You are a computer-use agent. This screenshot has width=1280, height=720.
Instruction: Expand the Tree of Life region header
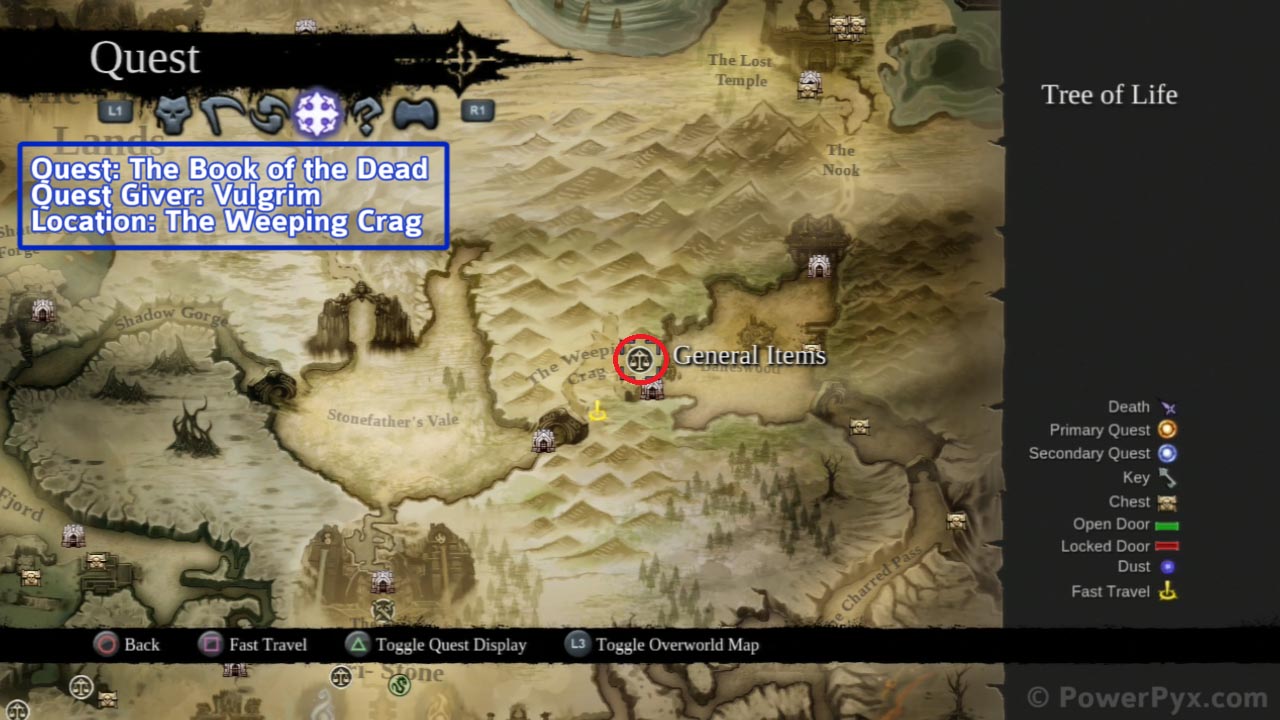coord(1109,95)
